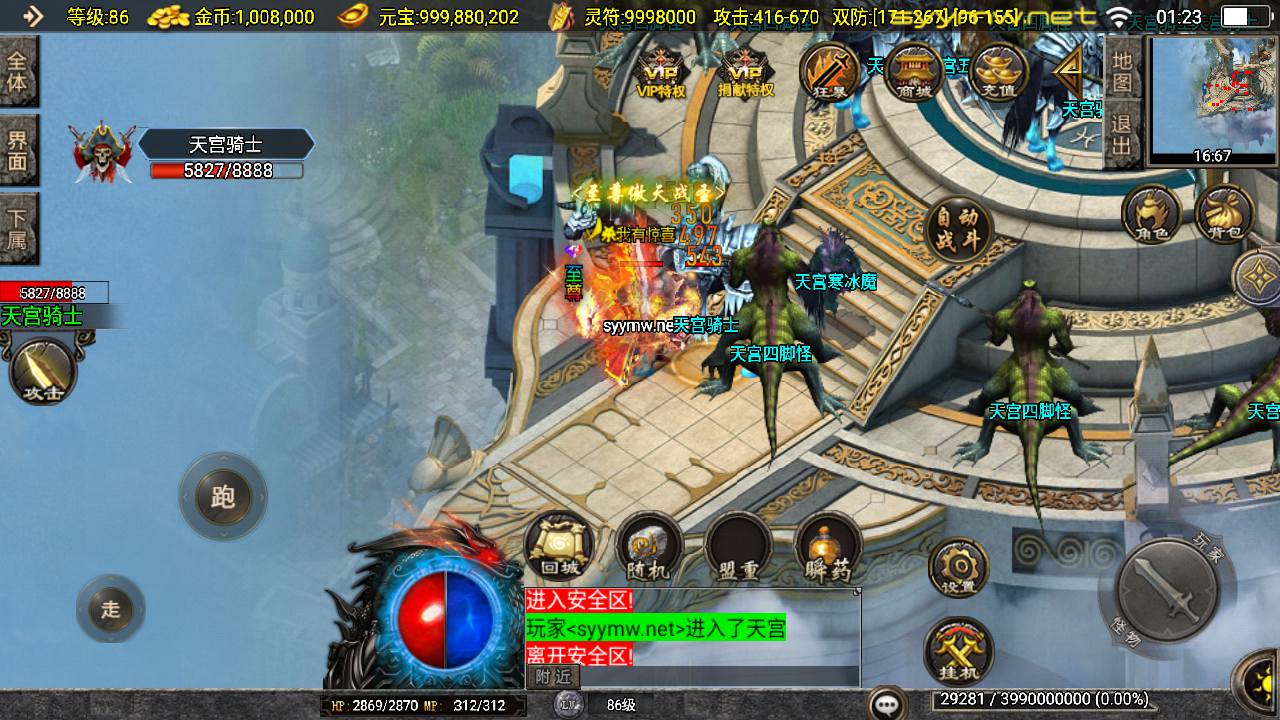The image size is (1280, 720).
Task: Open the 捐献特权 donation privileges icon
Action: pyautogui.click(x=746, y=72)
